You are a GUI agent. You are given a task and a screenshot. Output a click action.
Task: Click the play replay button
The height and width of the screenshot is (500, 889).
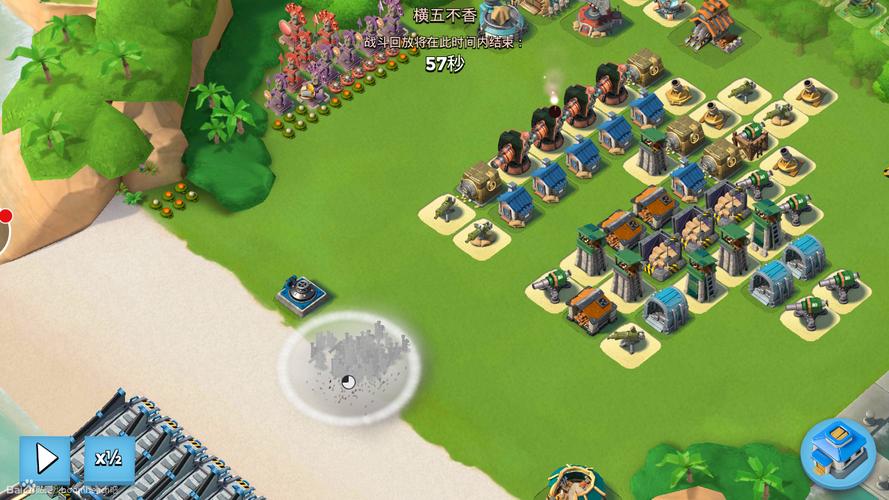45,459
